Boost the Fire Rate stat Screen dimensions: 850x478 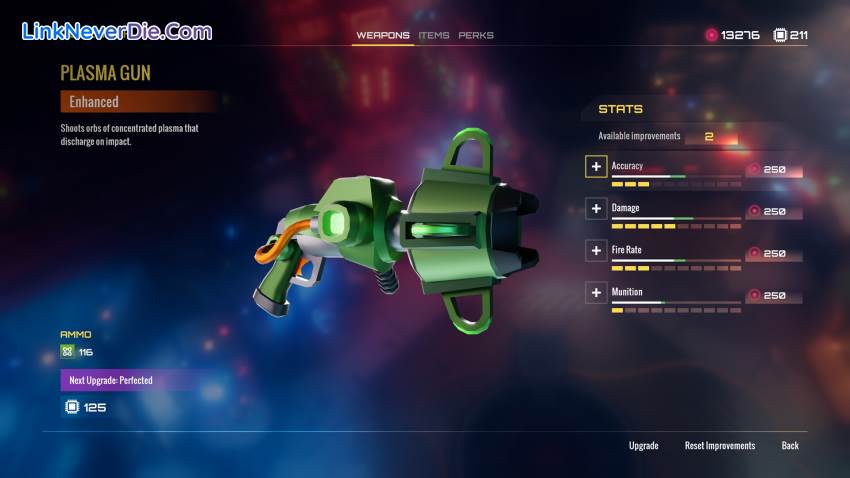(x=596, y=251)
